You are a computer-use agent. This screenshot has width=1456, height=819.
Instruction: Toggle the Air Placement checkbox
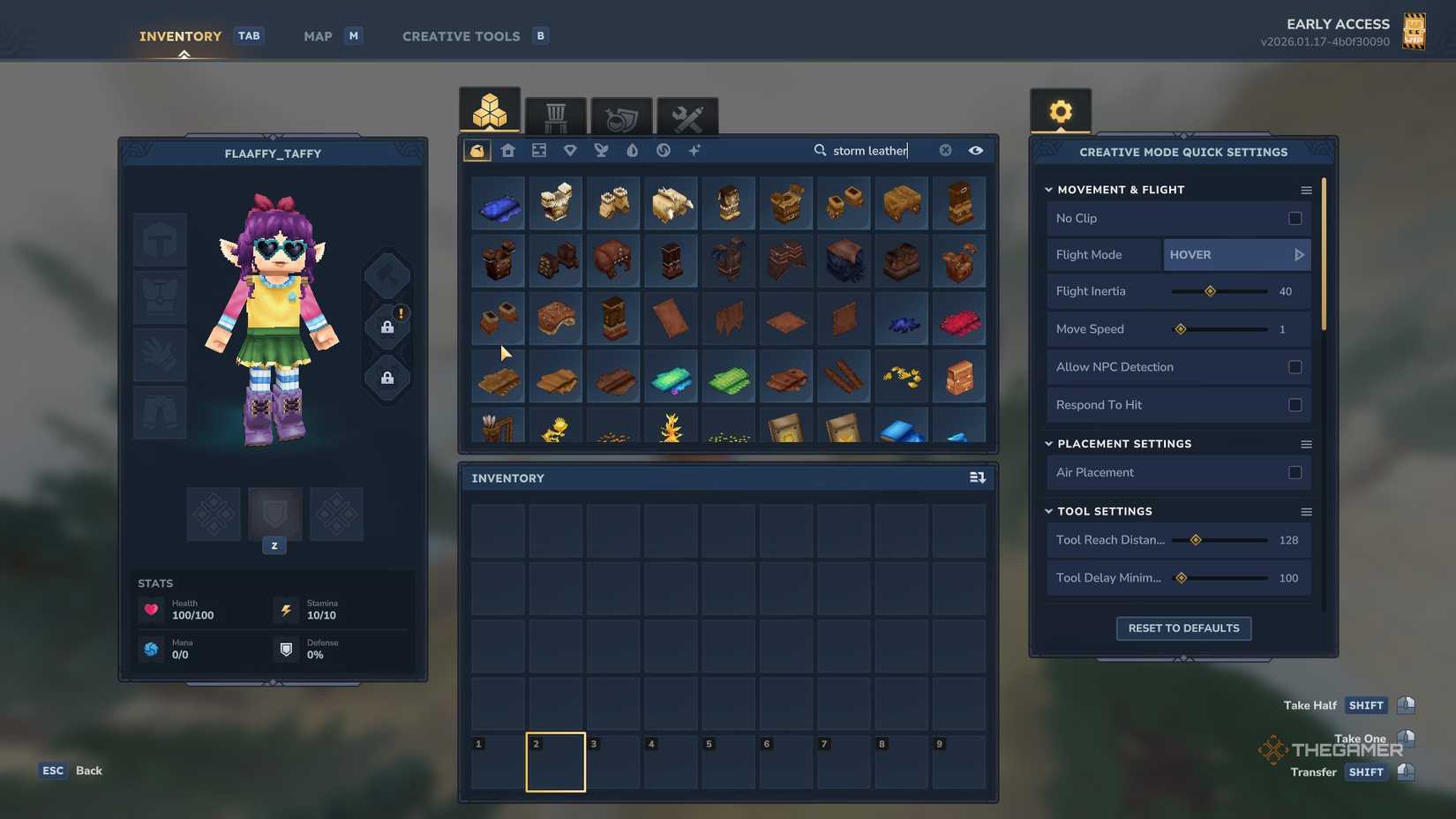click(1295, 472)
